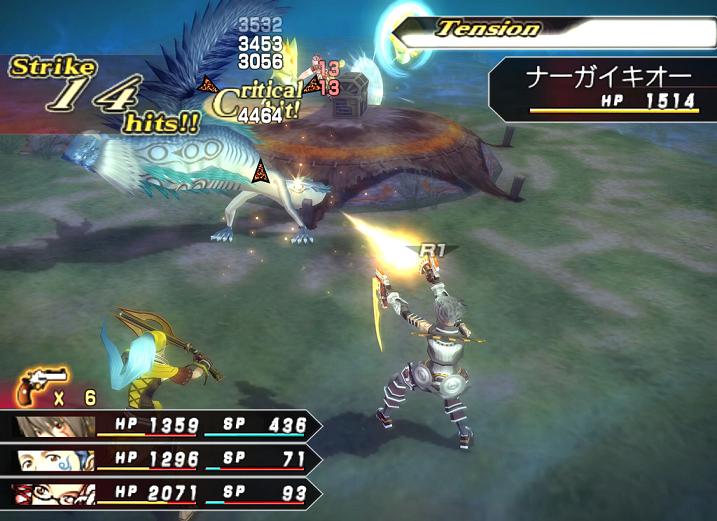Click the ナーガイキオー enemy target panel
717x521 pixels.
606,86
